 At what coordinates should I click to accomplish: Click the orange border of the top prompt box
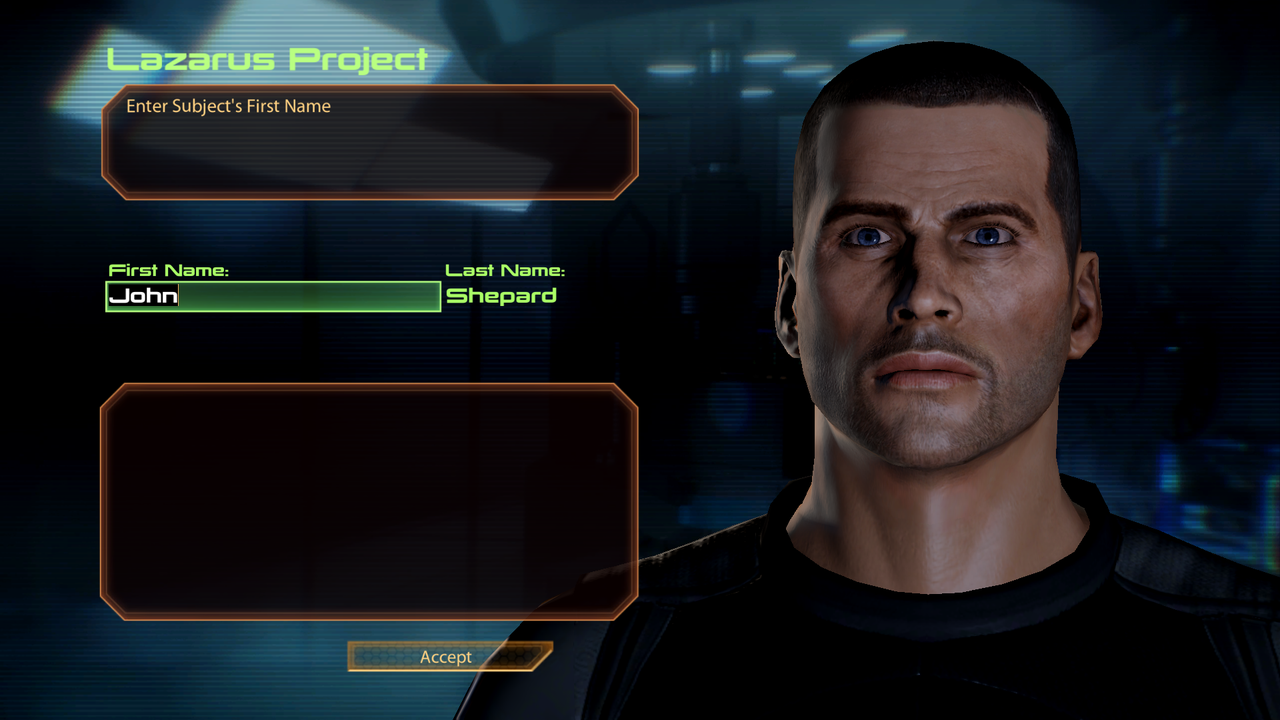pos(370,88)
